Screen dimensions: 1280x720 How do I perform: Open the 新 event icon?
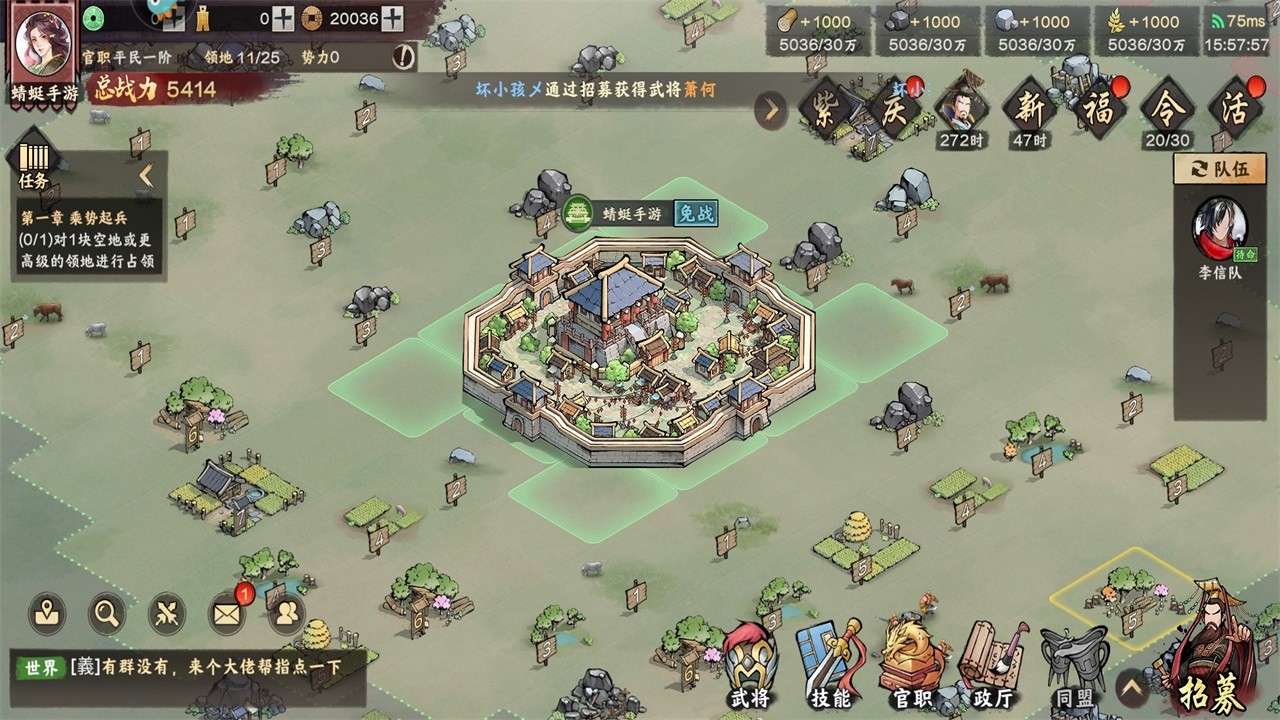(1029, 108)
